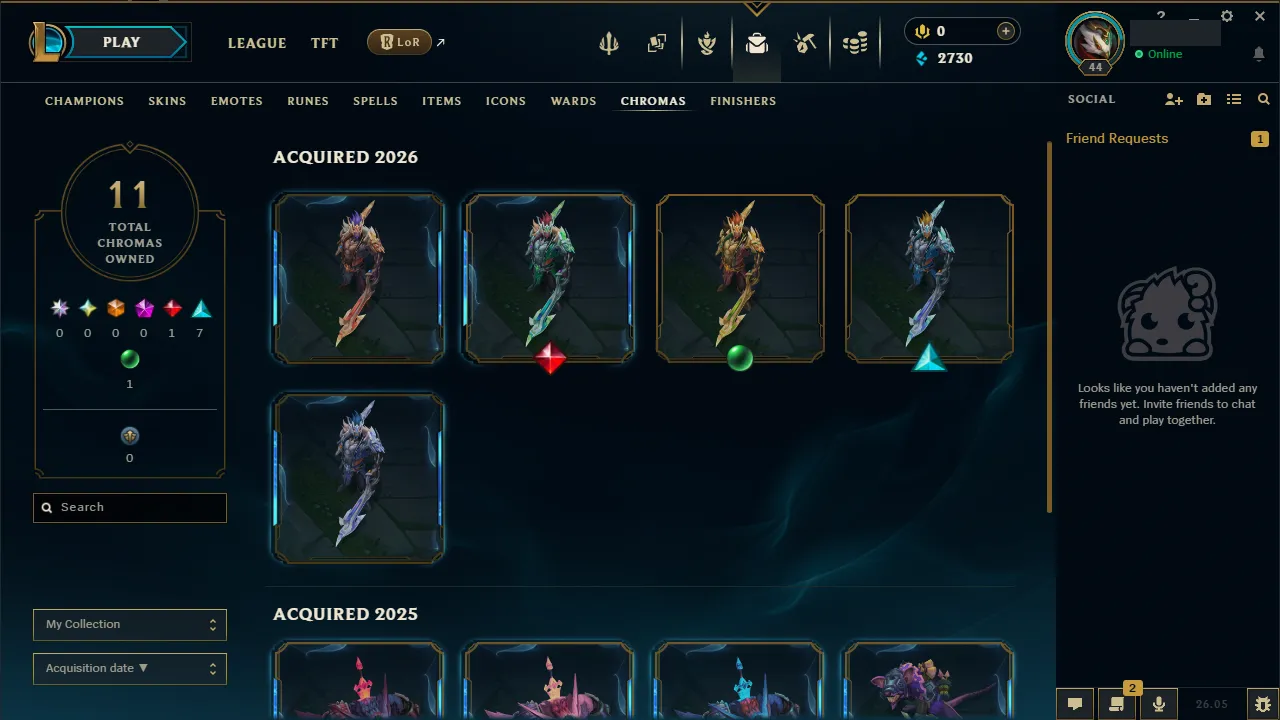The width and height of the screenshot is (1280, 720).
Task: Toggle the voice chat microphone
Action: click(1159, 703)
